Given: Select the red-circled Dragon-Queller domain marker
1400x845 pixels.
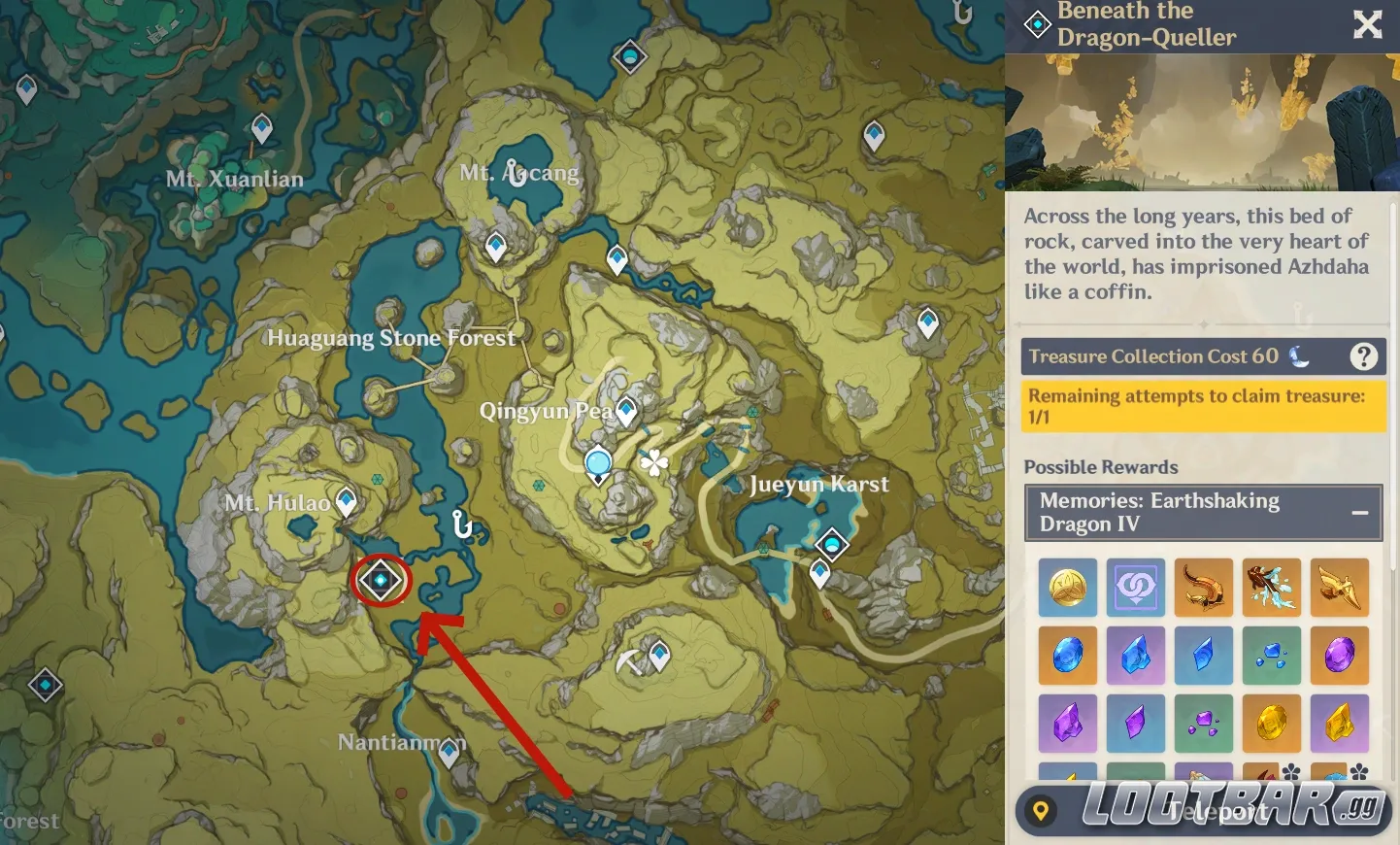Looking at the screenshot, I should [x=381, y=581].
